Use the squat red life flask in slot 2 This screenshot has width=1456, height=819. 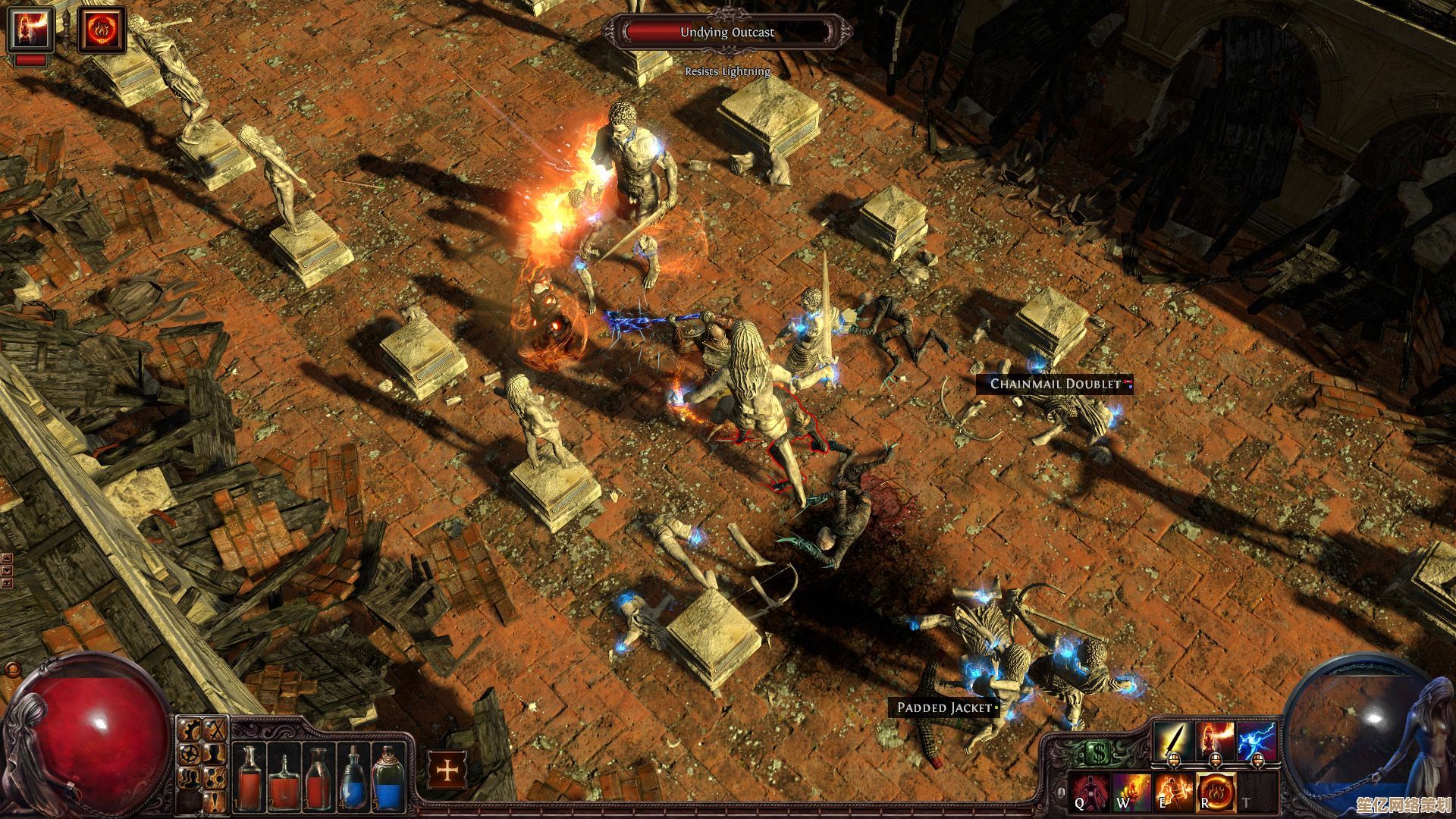(x=283, y=780)
